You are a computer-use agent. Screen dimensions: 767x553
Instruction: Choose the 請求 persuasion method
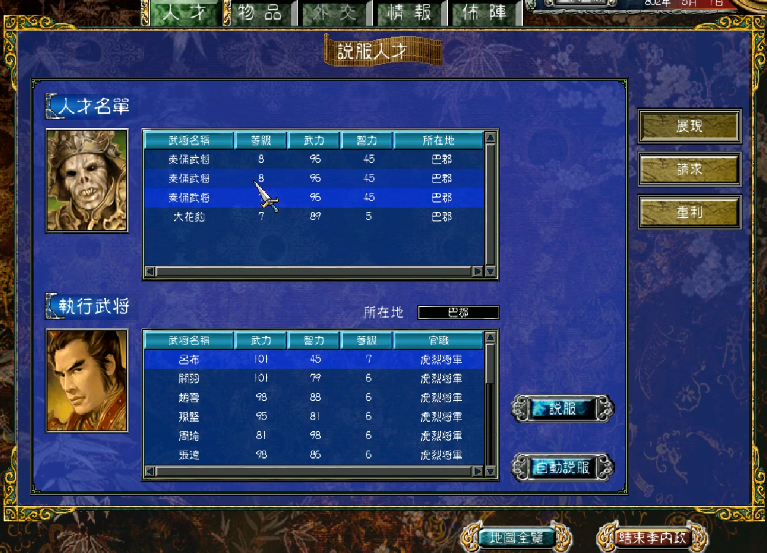[x=689, y=169]
